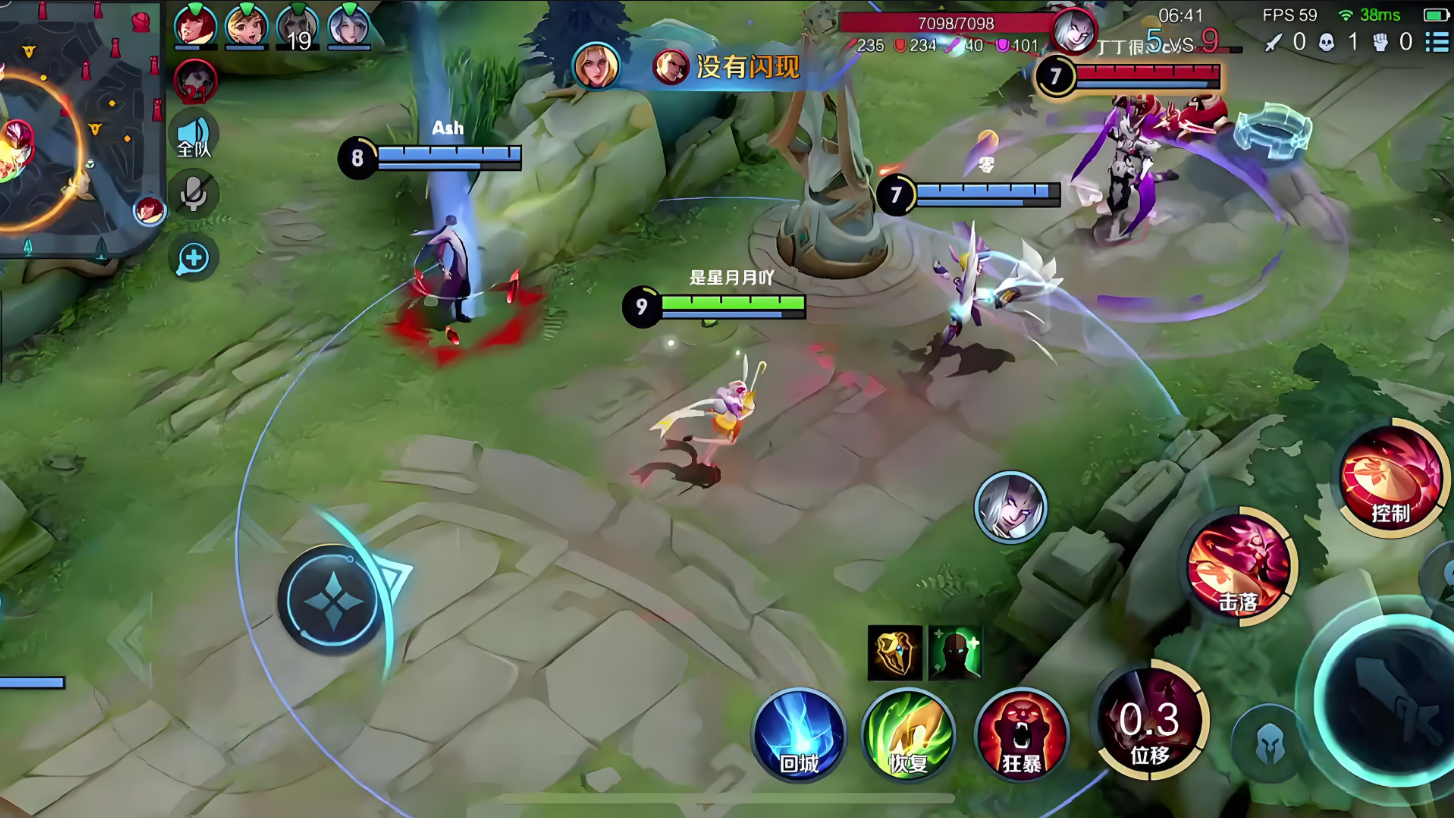Viewport: 1454px width, 818px height.
Task: Cast the 击落 knockdown skill
Action: 1240,565
